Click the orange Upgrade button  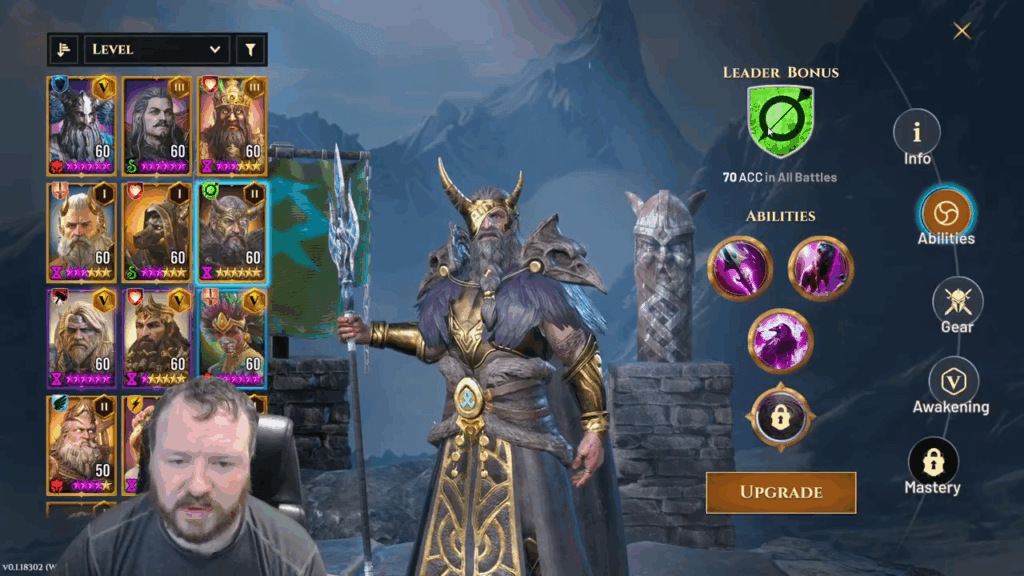click(x=781, y=492)
